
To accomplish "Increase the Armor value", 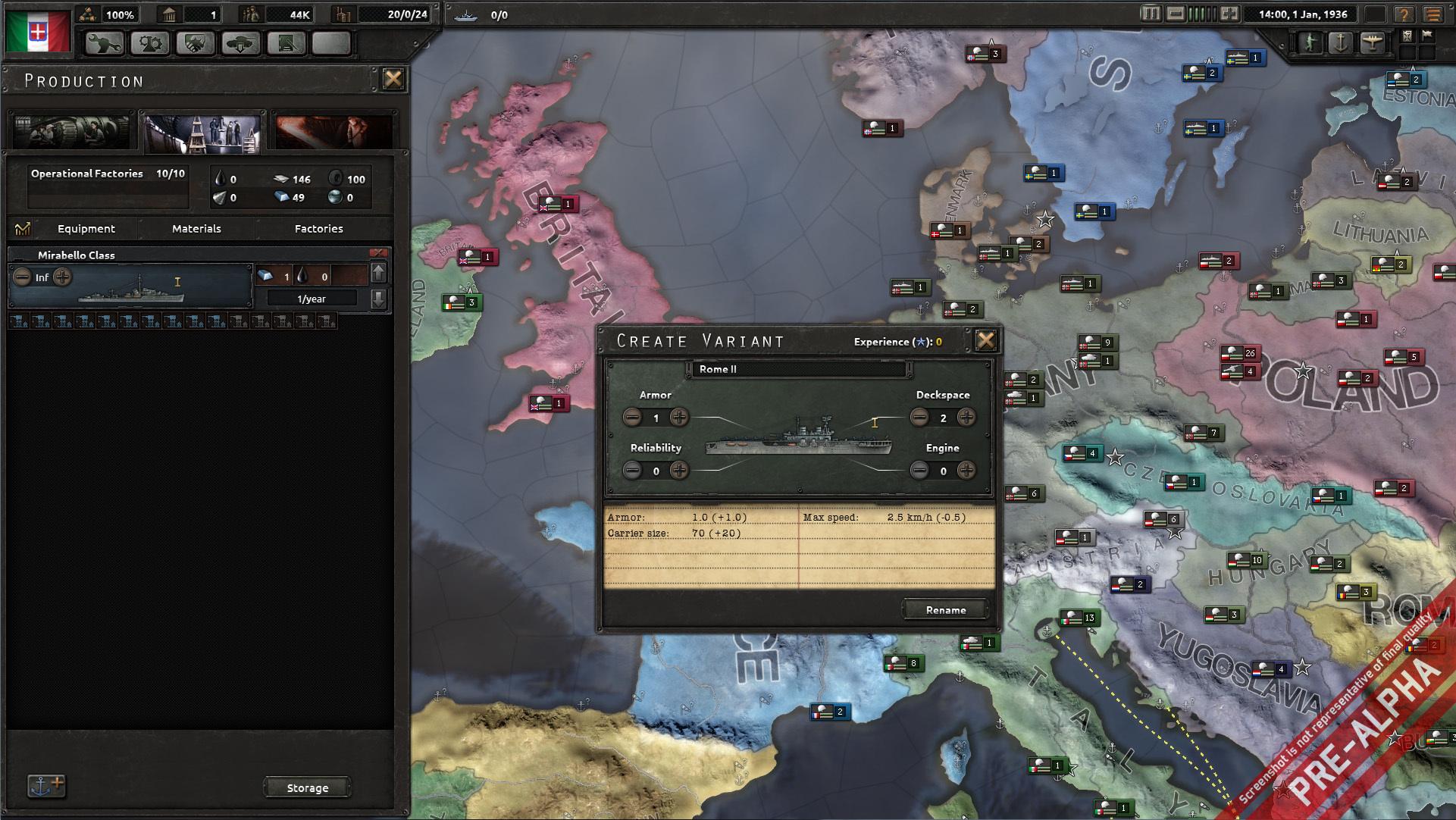I will pyautogui.click(x=679, y=417).
